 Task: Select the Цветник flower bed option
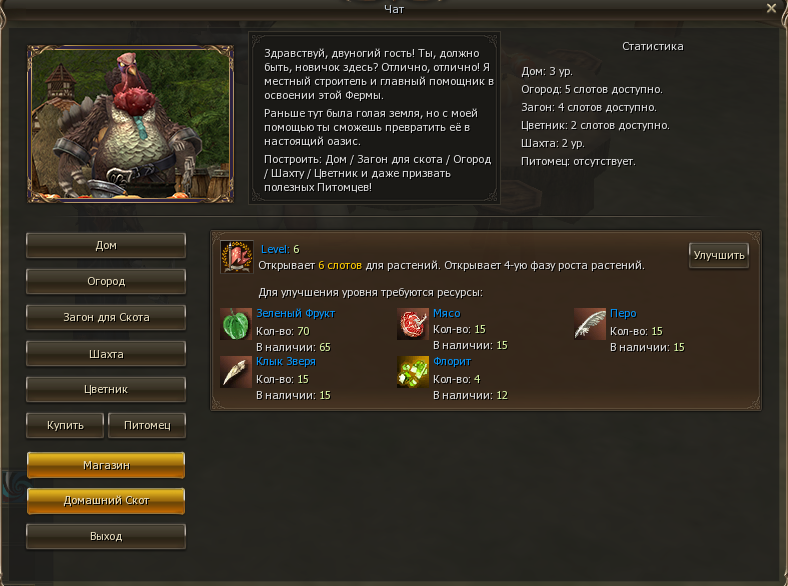(x=106, y=389)
